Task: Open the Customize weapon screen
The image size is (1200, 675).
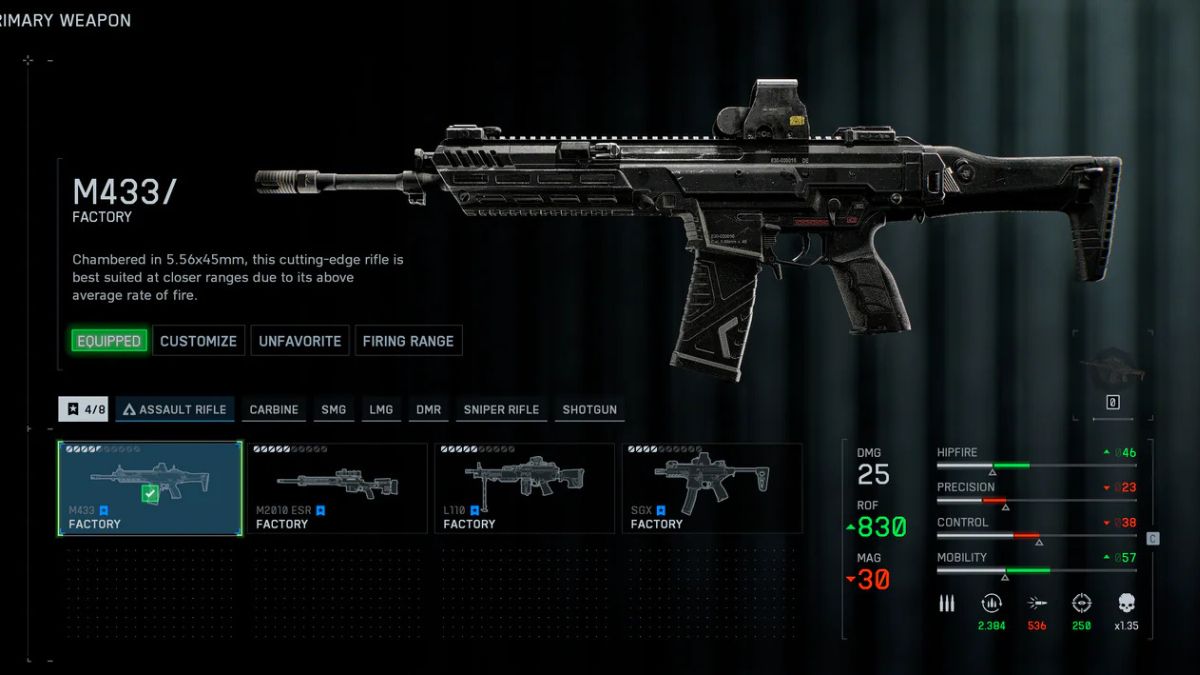Action: (x=198, y=341)
